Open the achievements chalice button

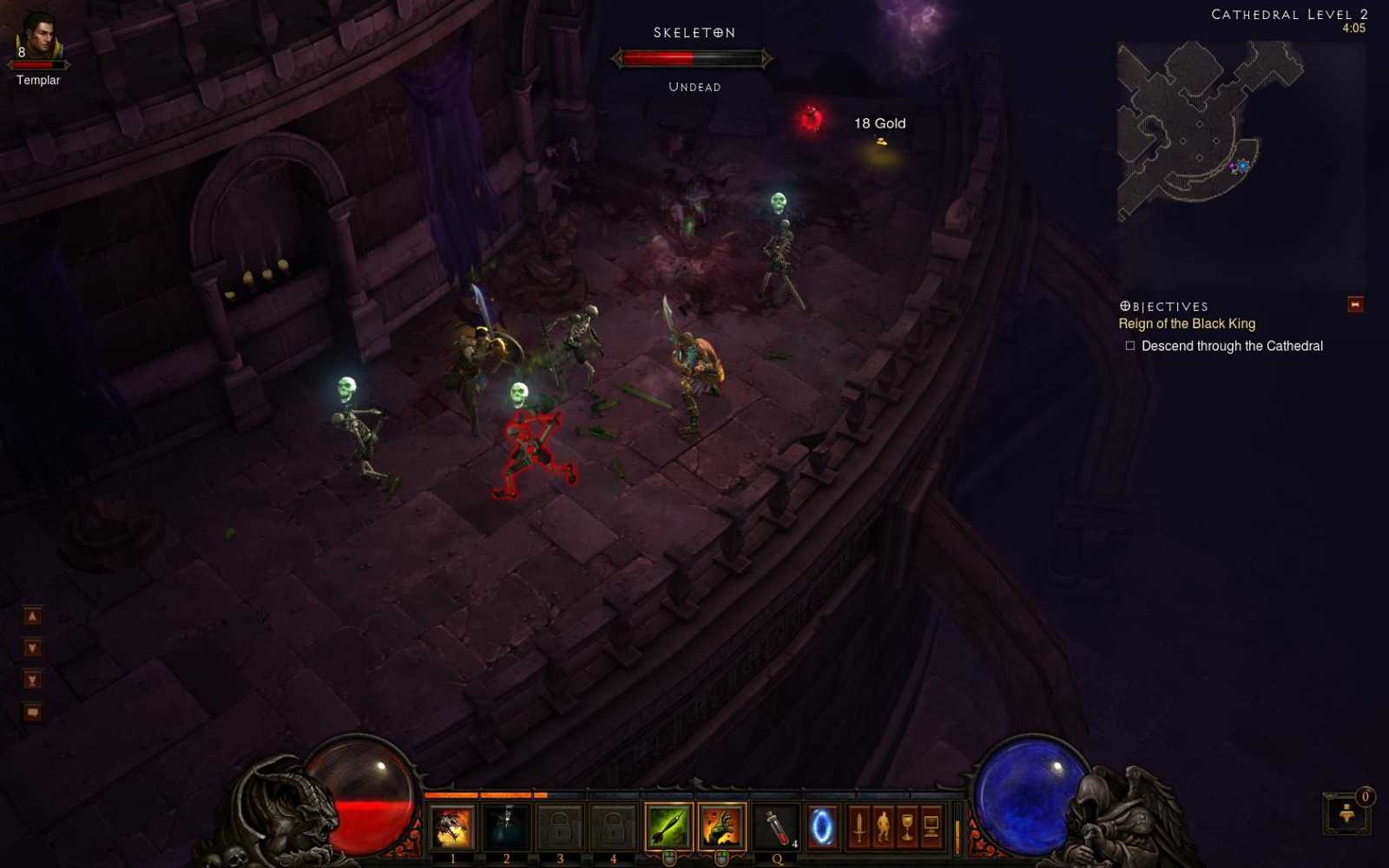pos(907,827)
